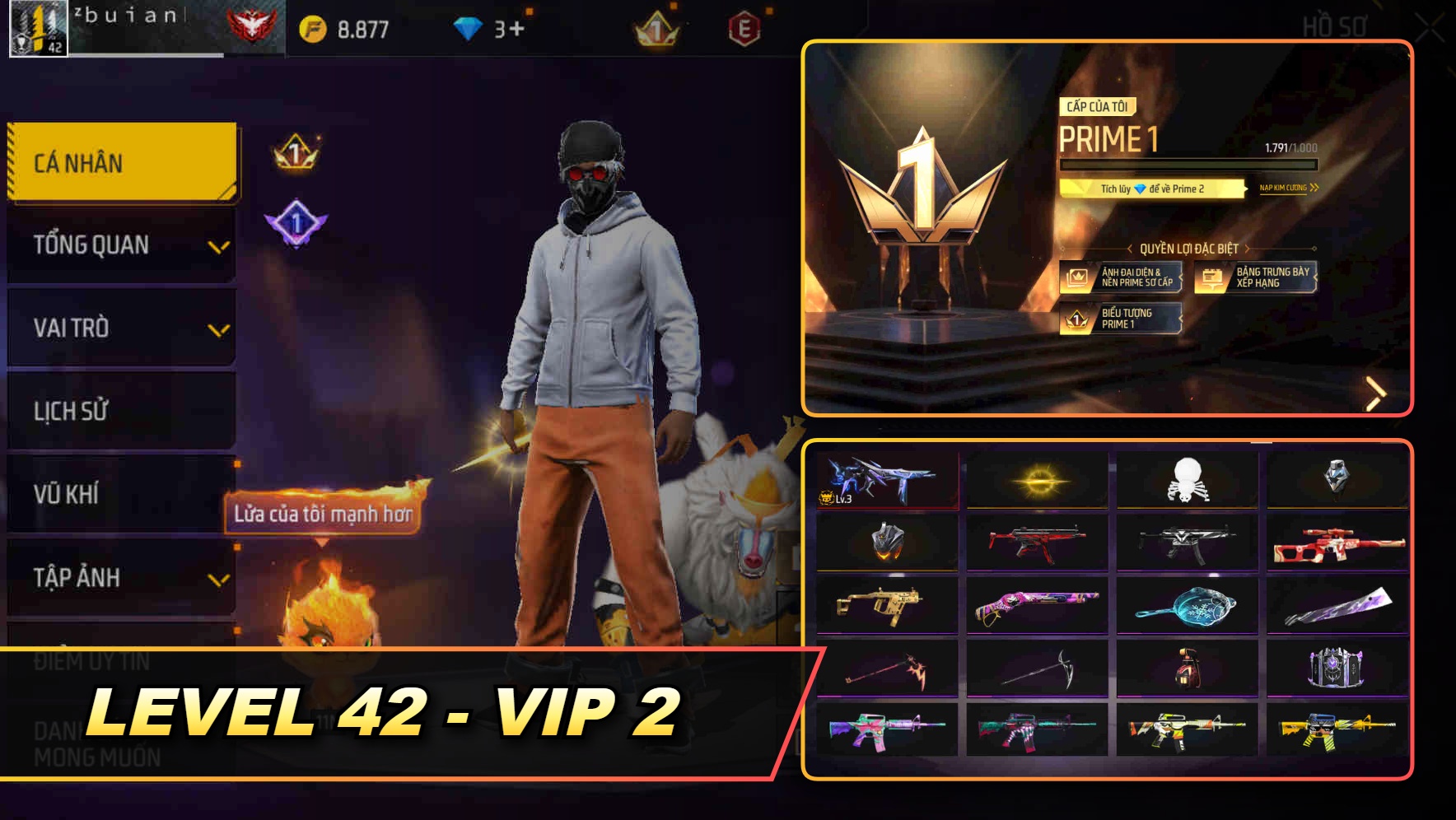Switch to the Cá Nhân tab

click(x=120, y=163)
